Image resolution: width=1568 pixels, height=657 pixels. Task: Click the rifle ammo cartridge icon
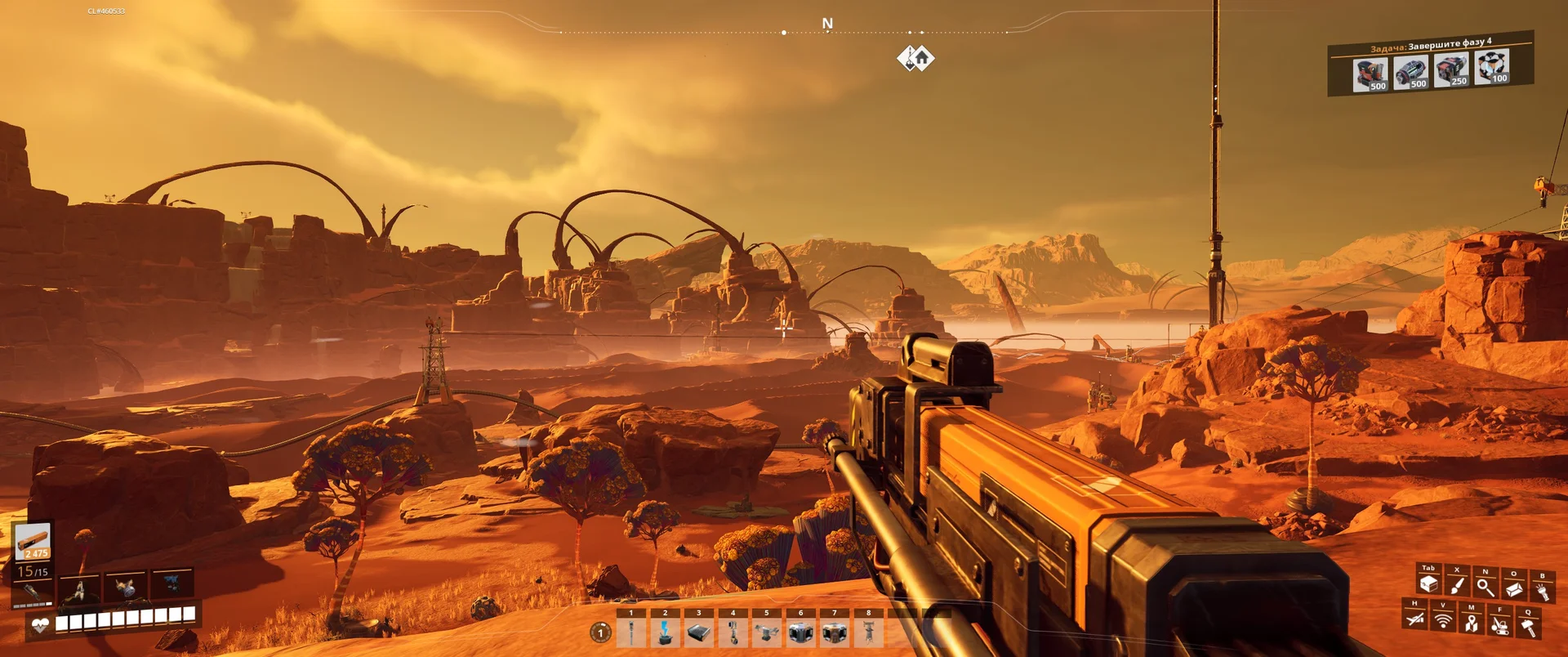point(33,542)
